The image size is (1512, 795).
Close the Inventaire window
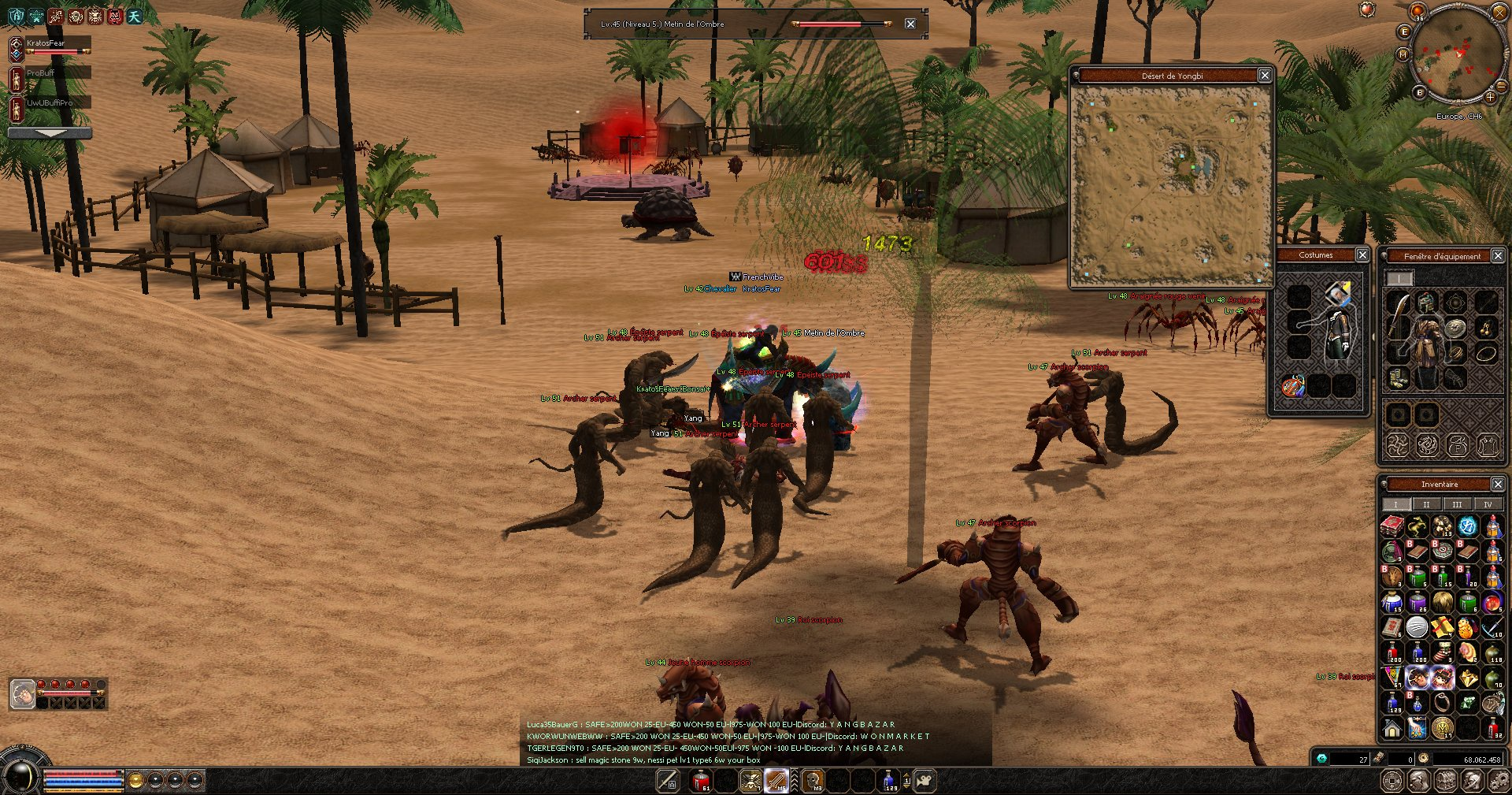pyautogui.click(x=1498, y=484)
